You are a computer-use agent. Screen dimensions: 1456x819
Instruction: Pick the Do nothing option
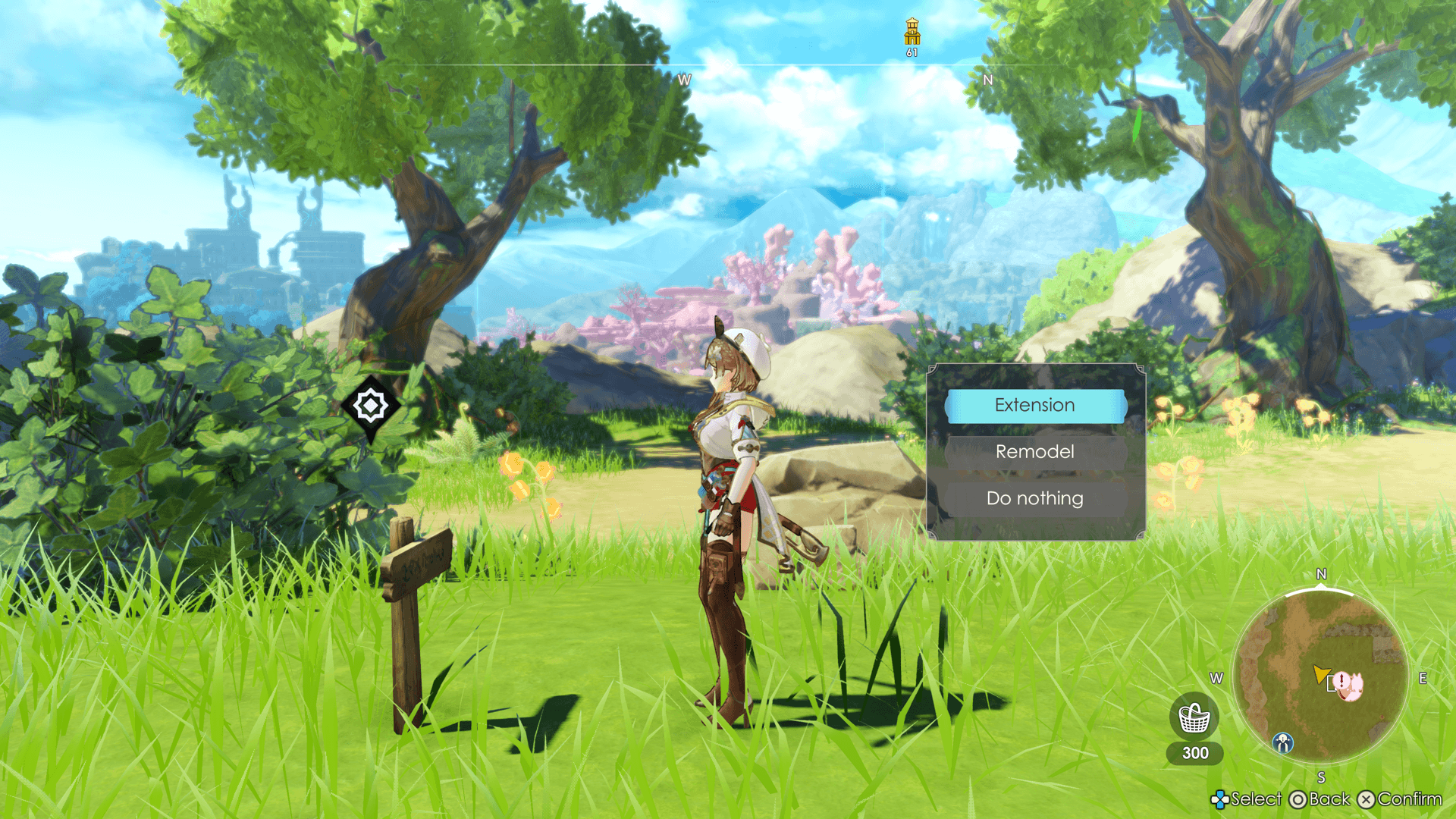click(1035, 498)
